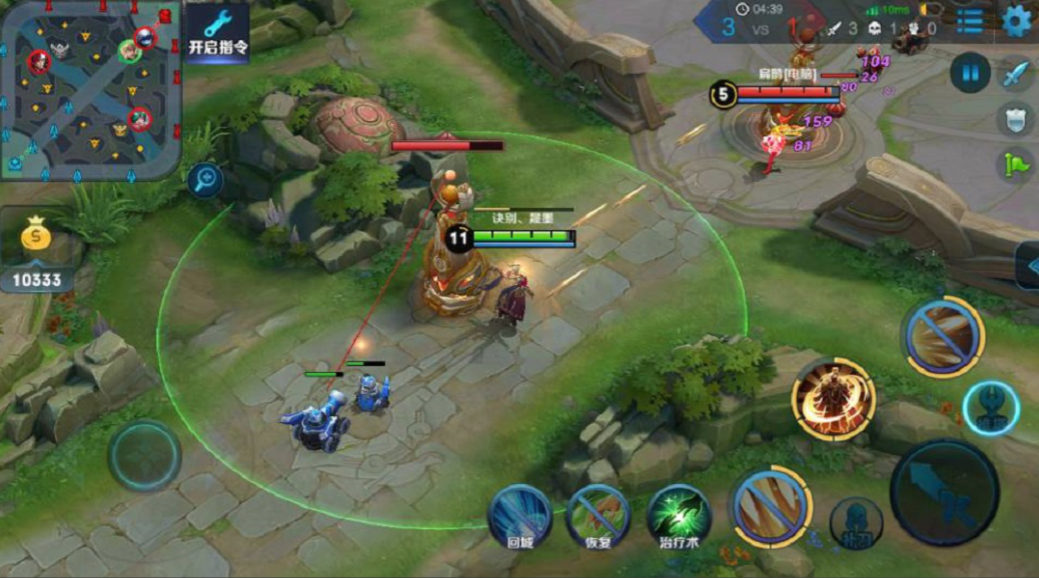Screen dimensions: 1039x578
Task: Activate the 回城 recall skill
Action: point(519,515)
